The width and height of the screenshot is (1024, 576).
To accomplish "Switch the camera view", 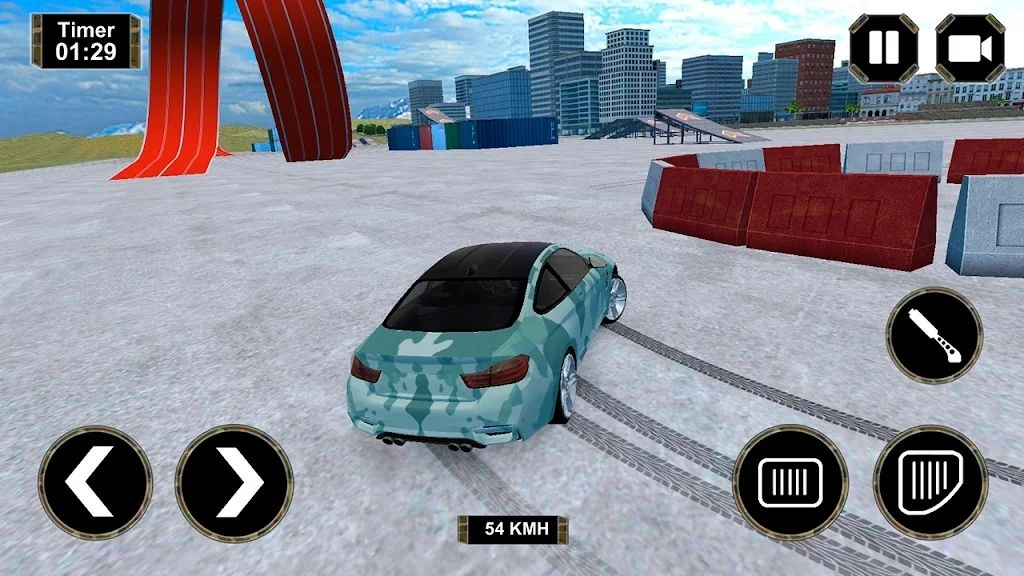I will click(969, 47).
